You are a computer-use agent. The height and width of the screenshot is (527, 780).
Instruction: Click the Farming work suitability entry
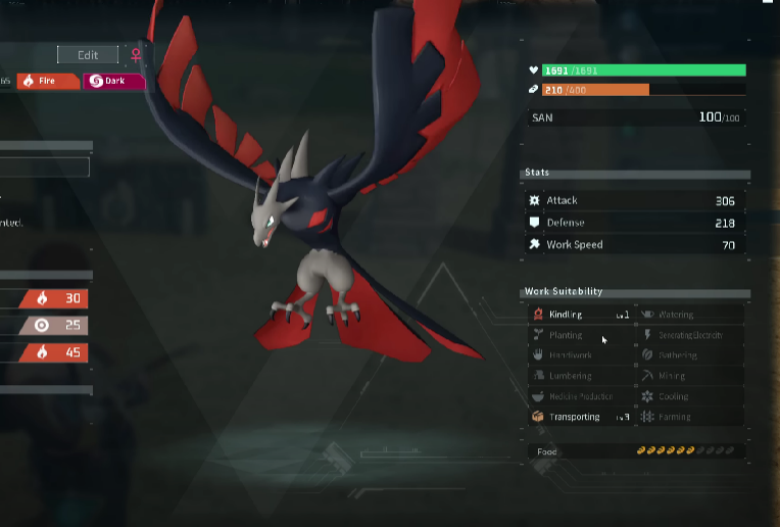(x=691, y=417)
